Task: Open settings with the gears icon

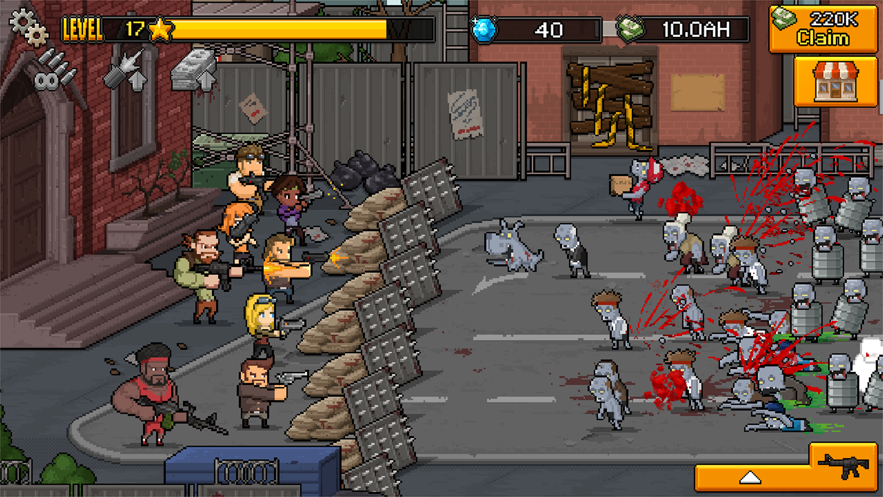Action: [28, 27]
